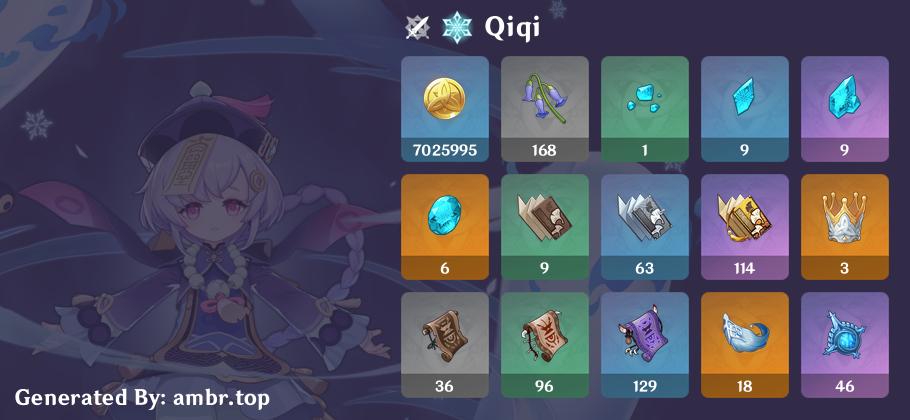This screenshot has width=910, height=420.
Task: Click the Violetgrass flower tile showing 168
Action: tap(545, 108)
